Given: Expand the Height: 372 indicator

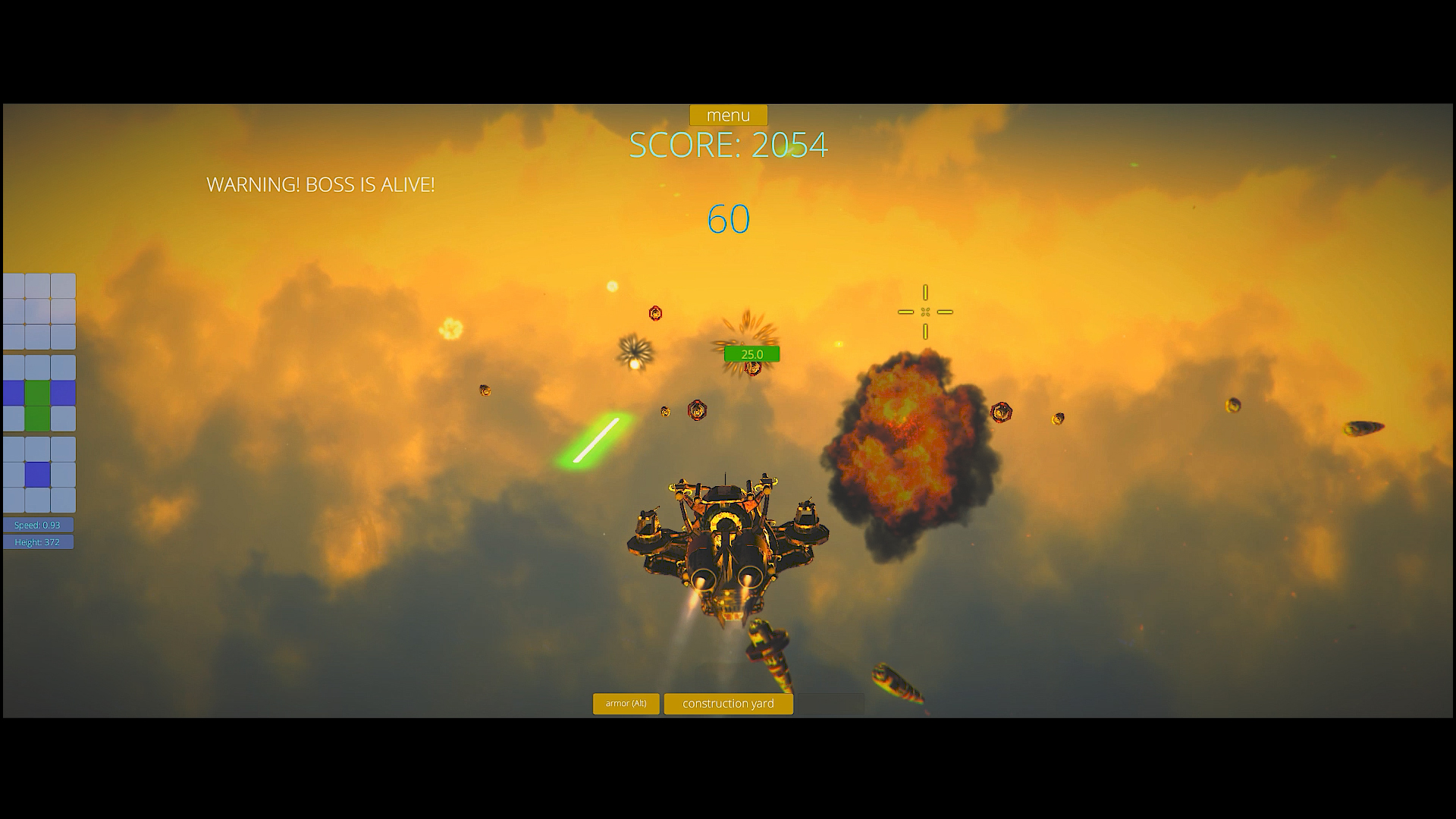Looking at the screenshot, I should pos(38,541).
